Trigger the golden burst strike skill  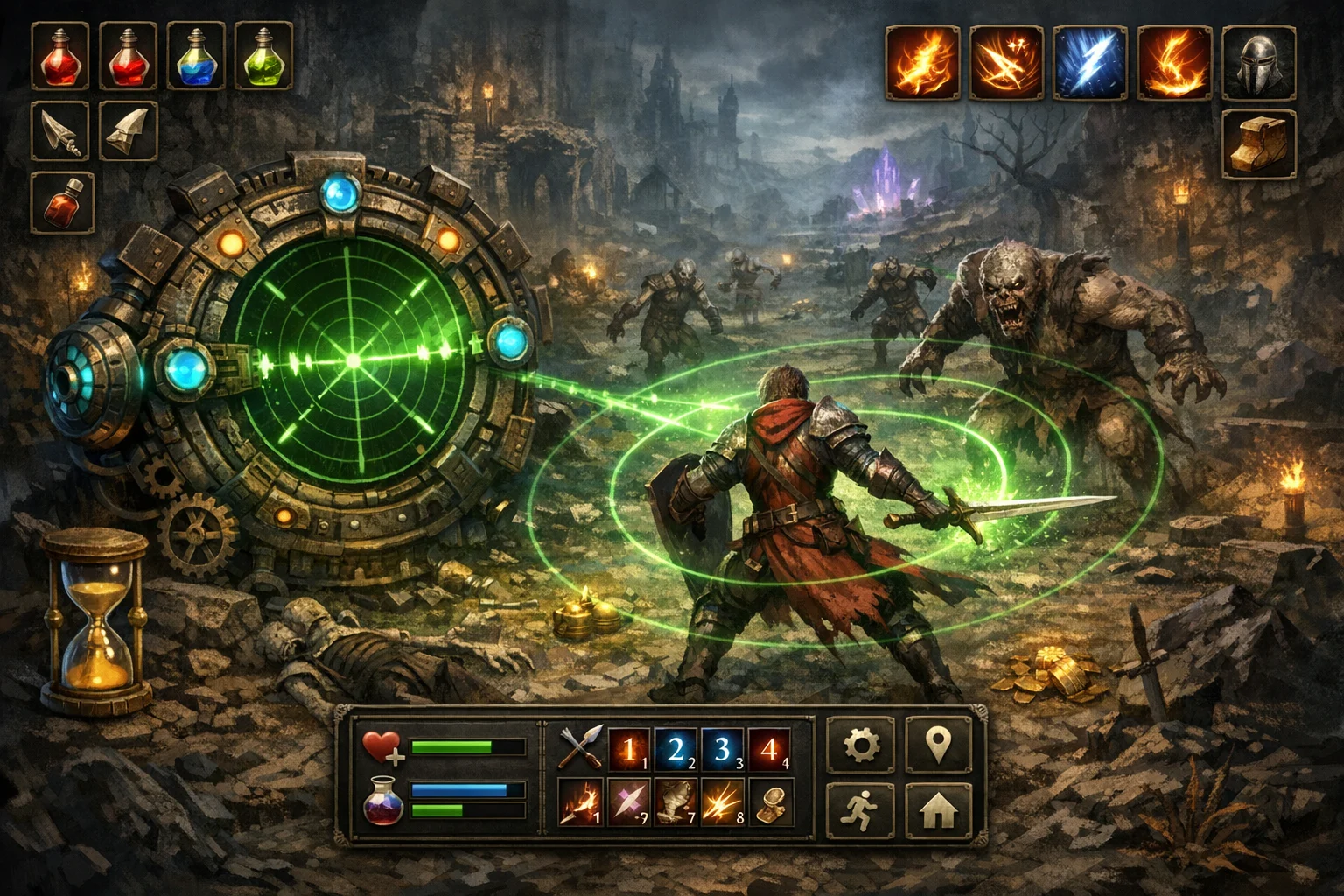pos(722,803)
